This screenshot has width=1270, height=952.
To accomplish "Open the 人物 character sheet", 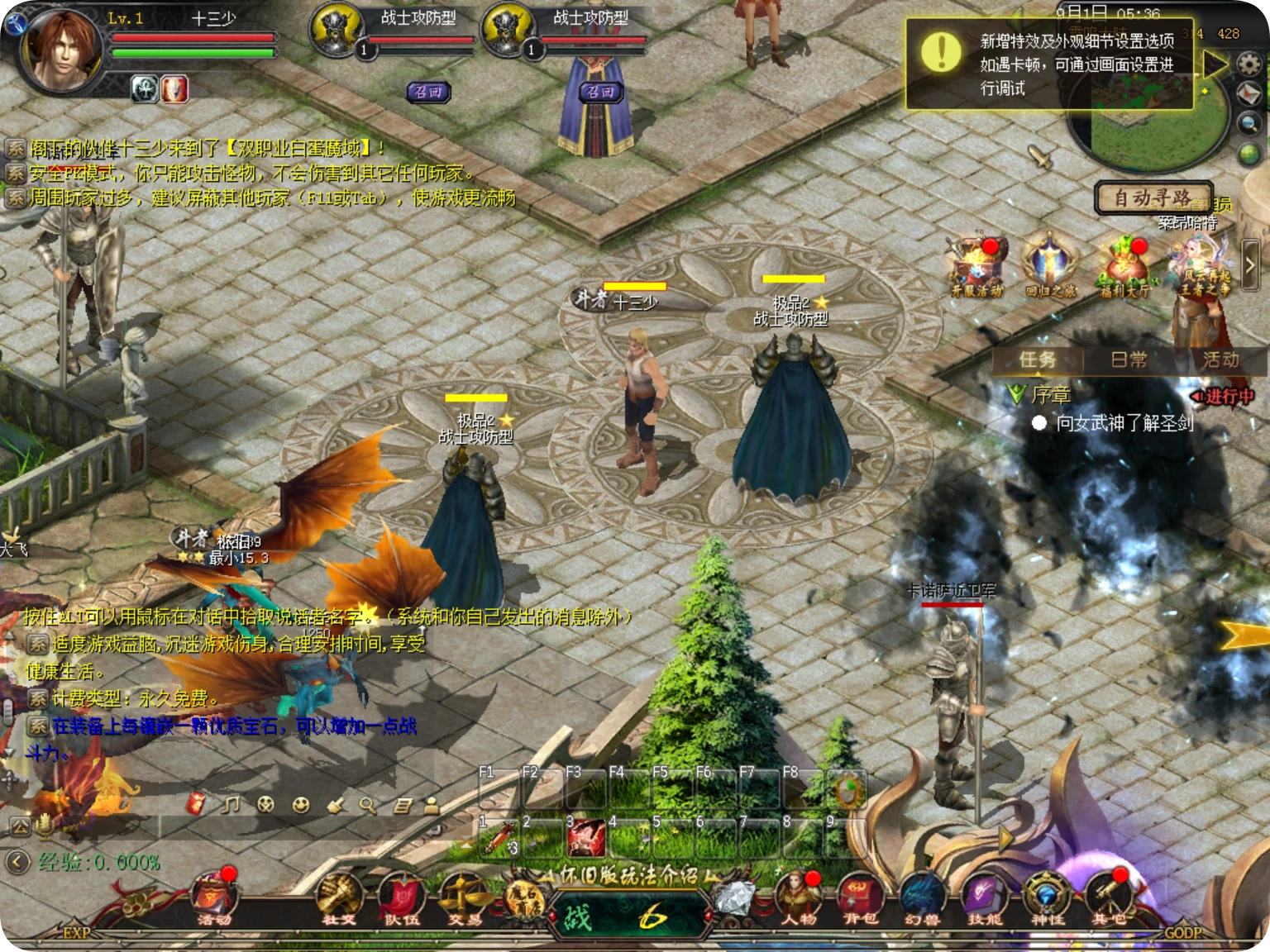I will click(797, 898).
